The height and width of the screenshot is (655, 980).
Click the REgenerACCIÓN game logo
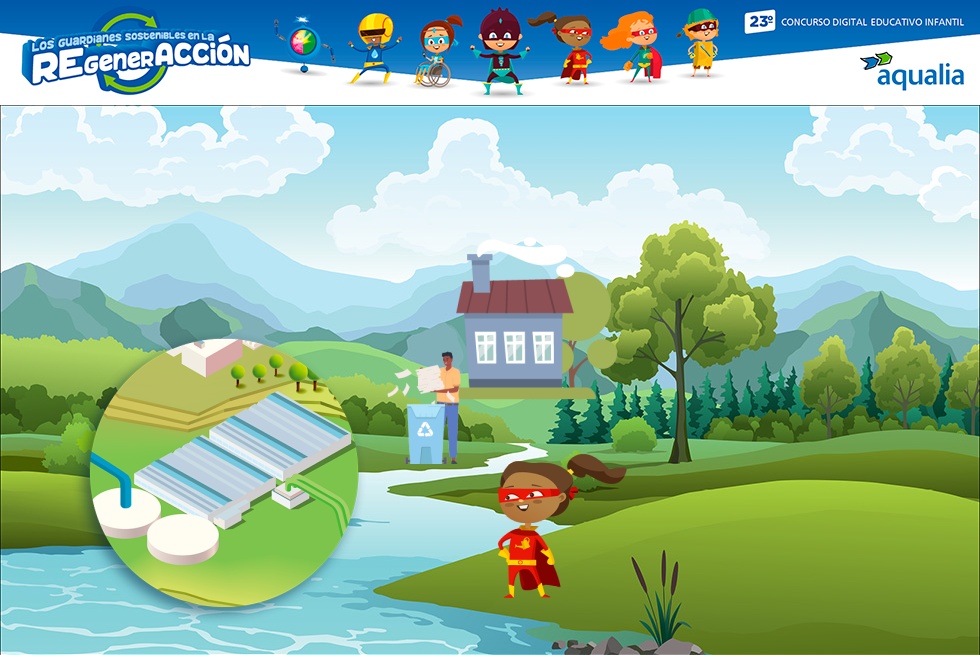click(137, 55)
